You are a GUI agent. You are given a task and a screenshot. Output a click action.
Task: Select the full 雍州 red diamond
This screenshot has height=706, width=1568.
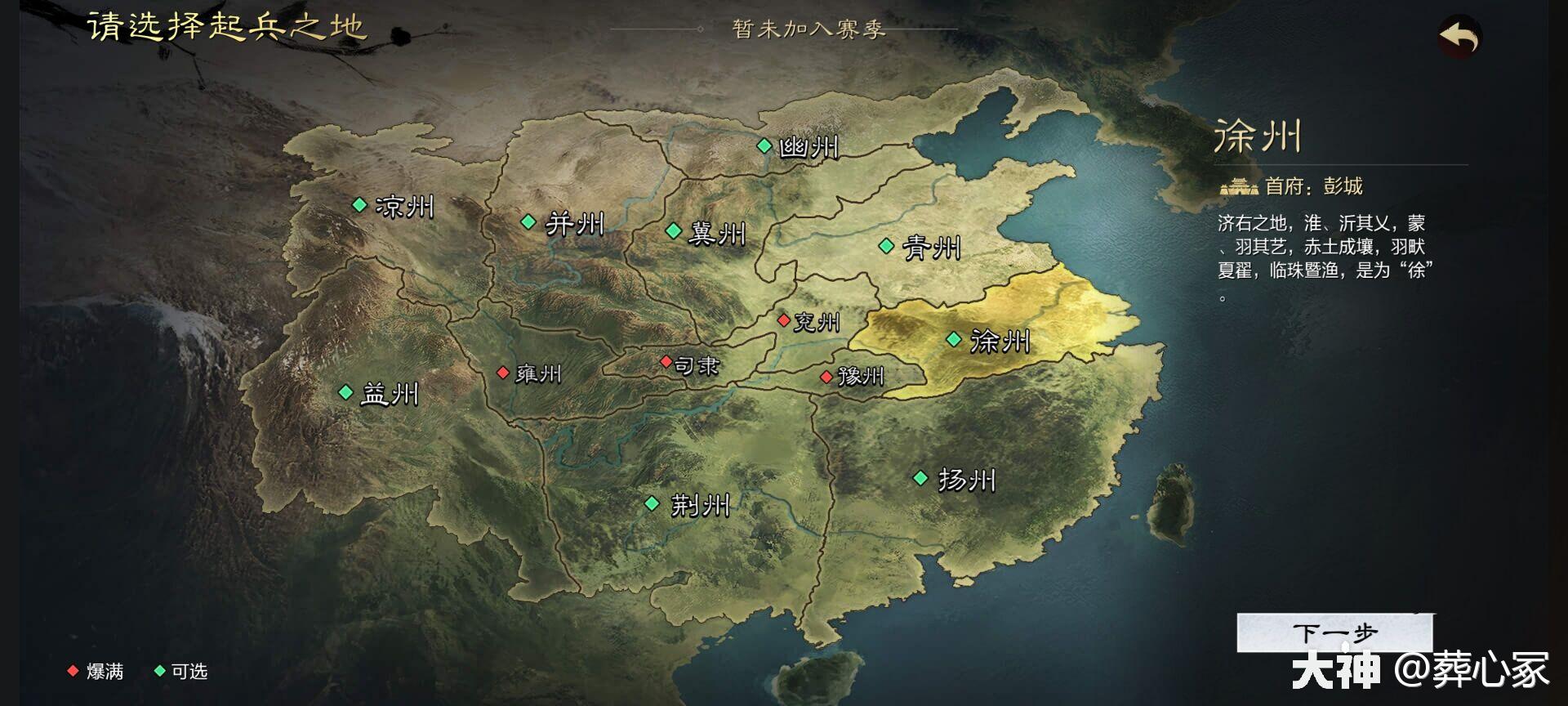pyautogui.click(x=503, y=372)
